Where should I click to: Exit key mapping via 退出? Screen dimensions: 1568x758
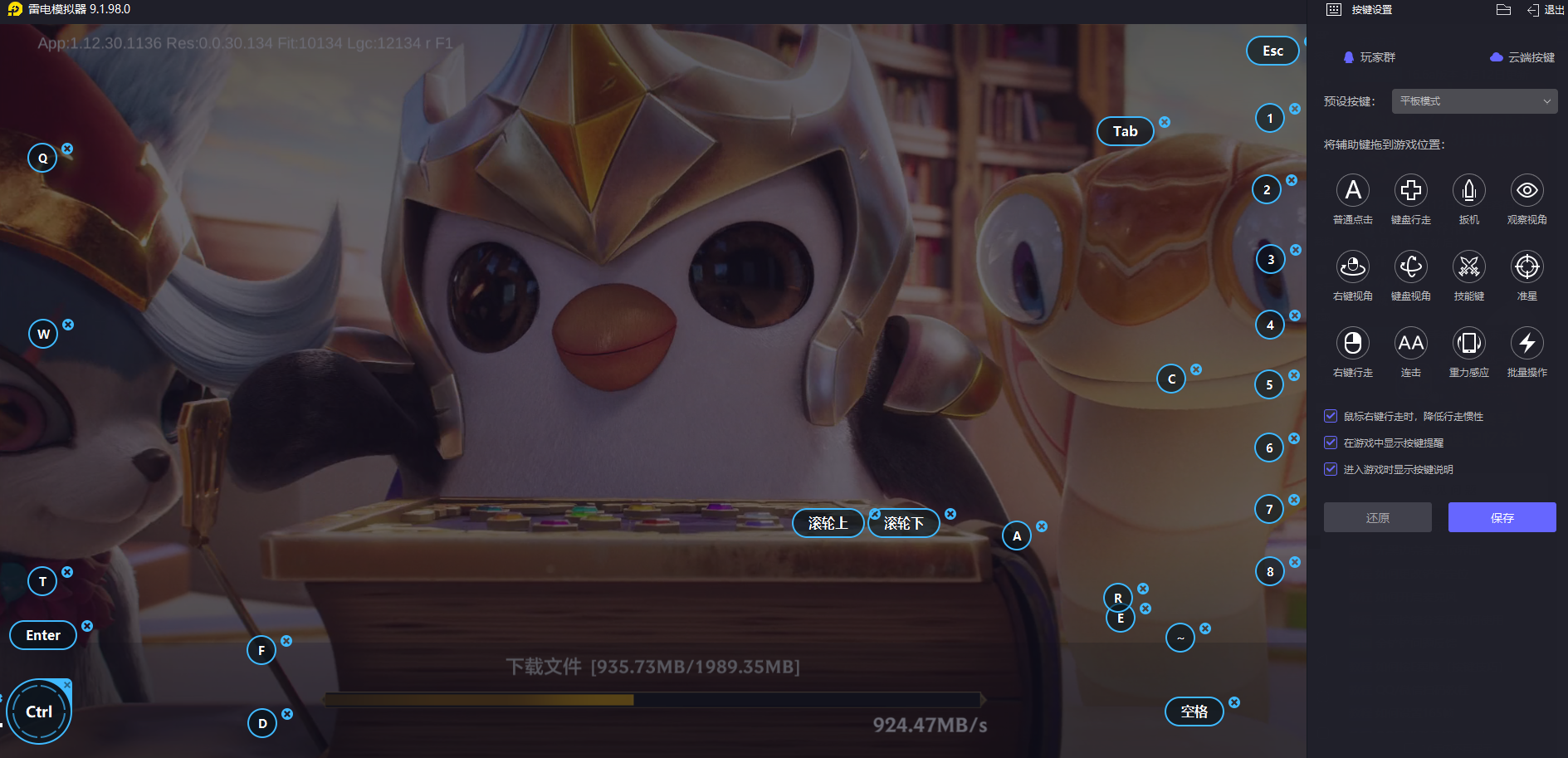point(1546,10)
